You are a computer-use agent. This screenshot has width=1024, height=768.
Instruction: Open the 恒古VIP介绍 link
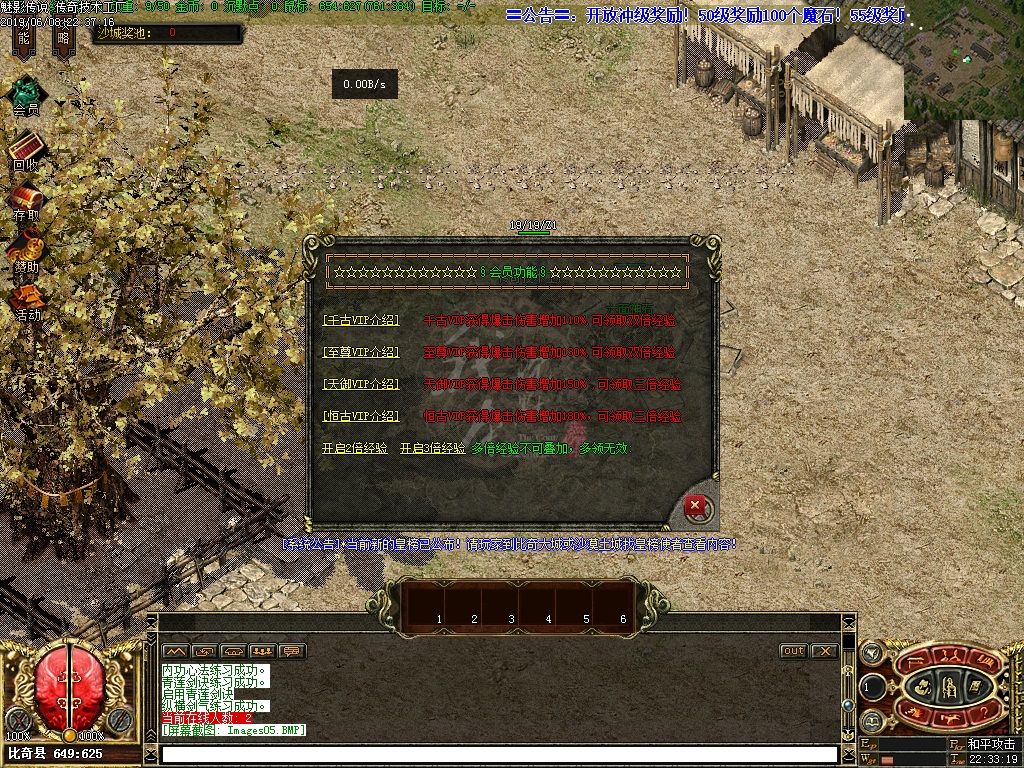click(x=361, y=416)
